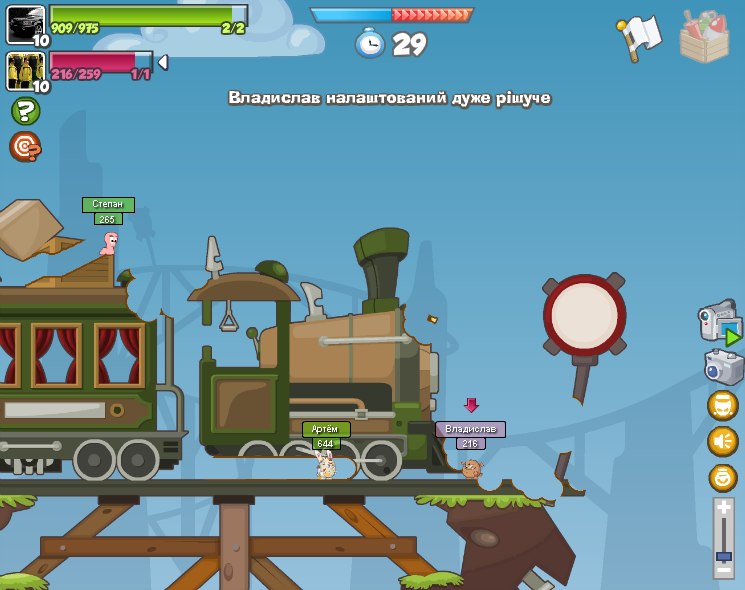Image resolution: width=745 pixels, height=590 pixels.
Task: Start recording with the video camera icon
Action: (x=719, y=324)
